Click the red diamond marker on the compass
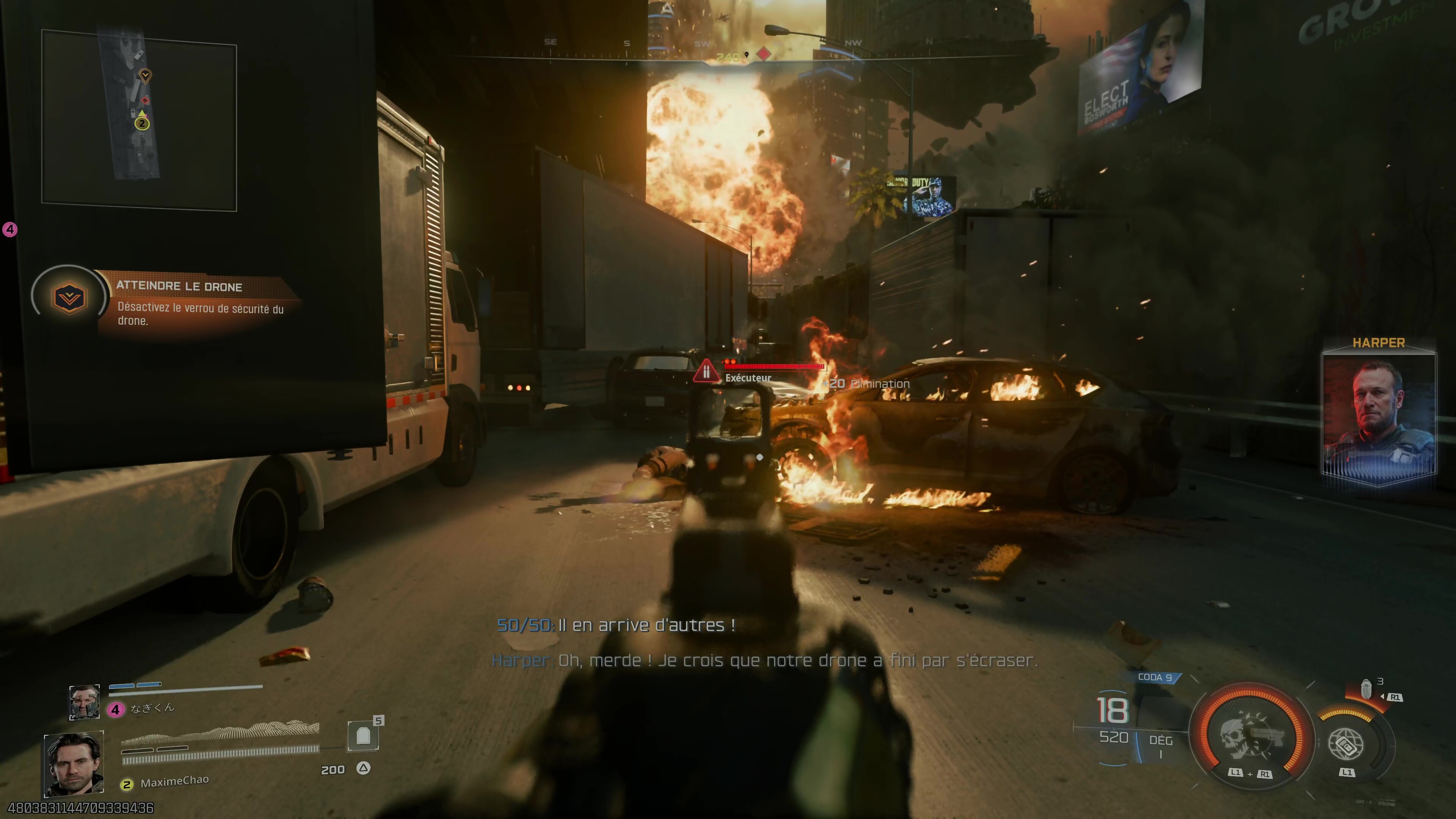This screenshot has height=819, width=1456. 764,54
